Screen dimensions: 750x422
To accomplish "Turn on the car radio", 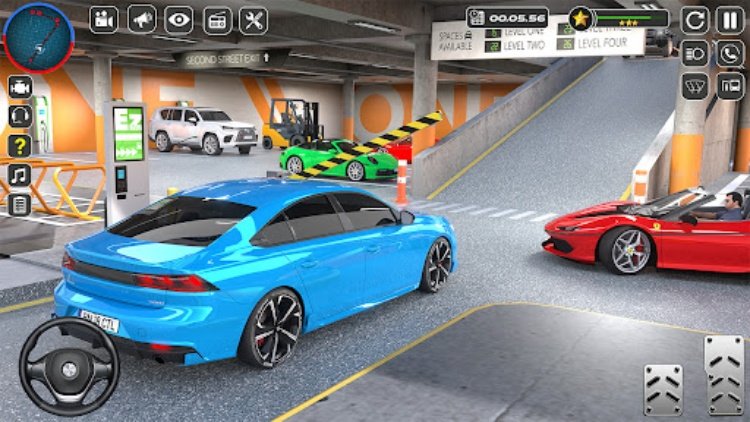I will pos(216,19).
